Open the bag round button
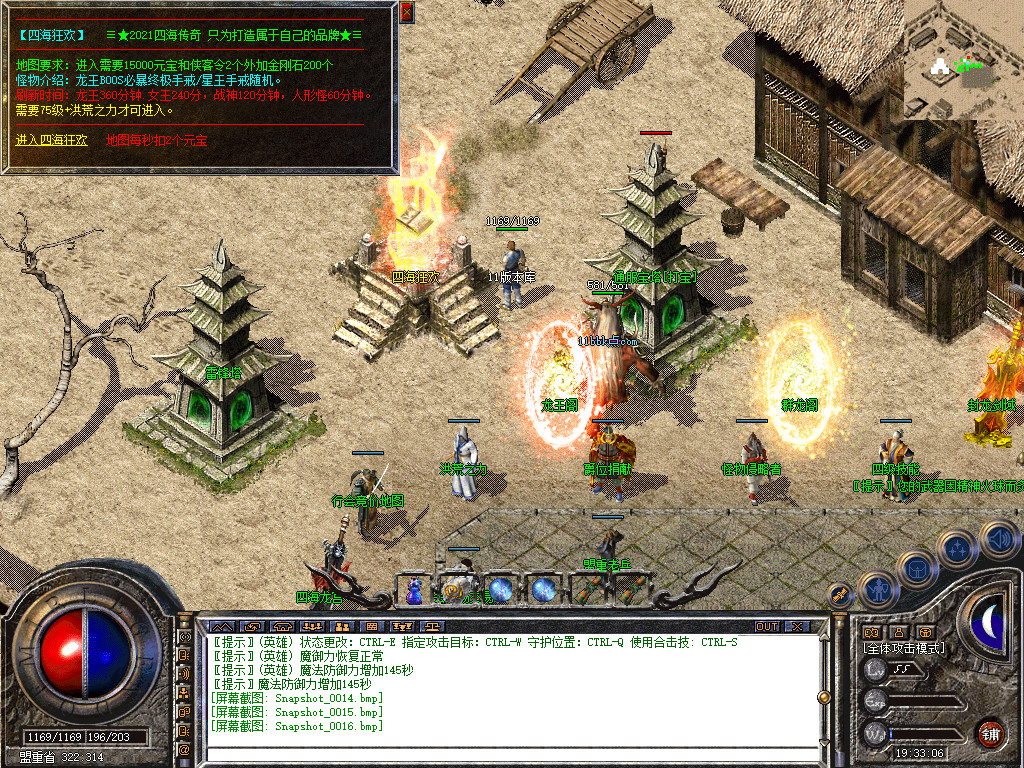 tap(916, 570)
